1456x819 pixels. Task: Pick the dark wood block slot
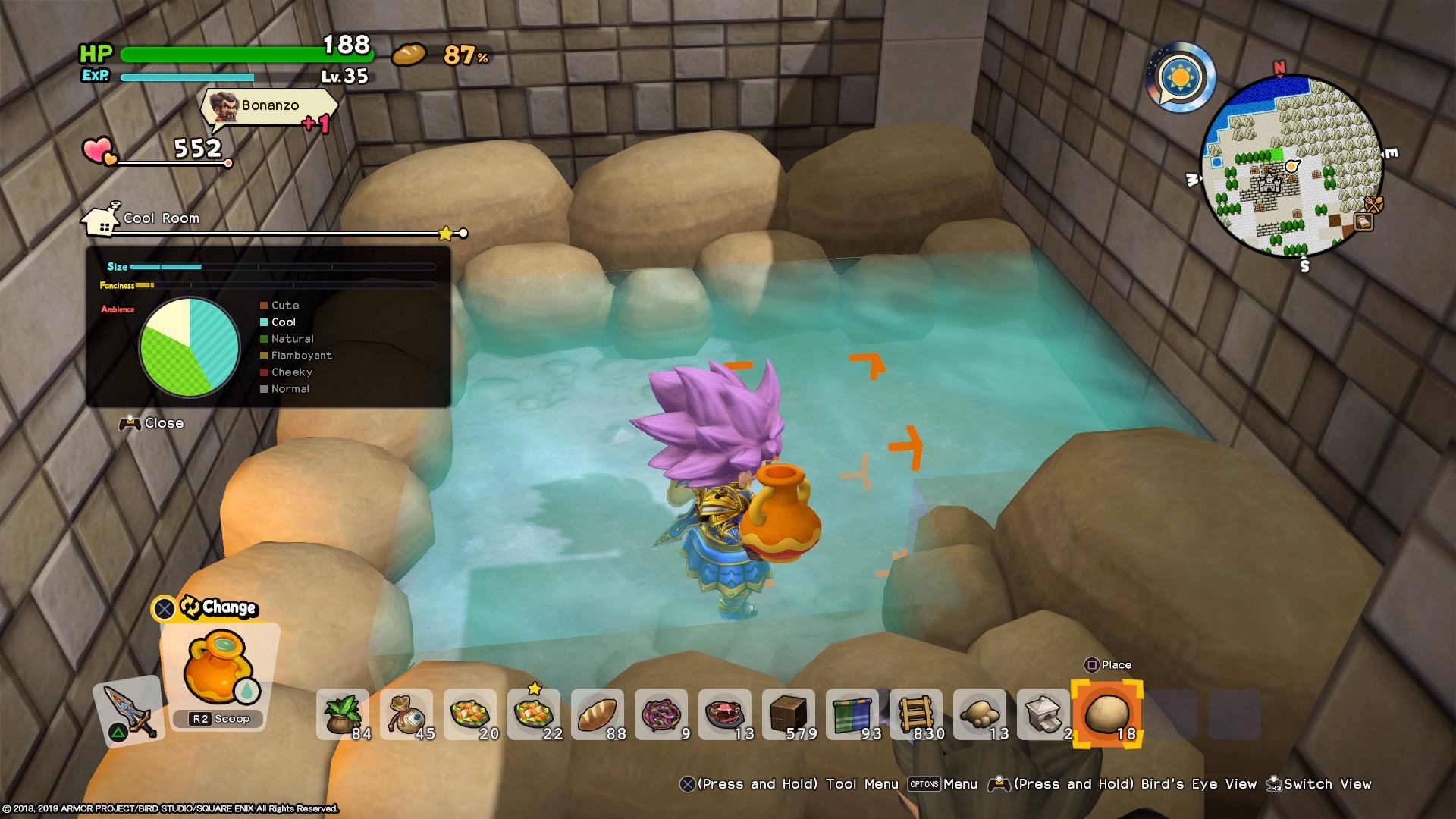click(x=789, y=714)
